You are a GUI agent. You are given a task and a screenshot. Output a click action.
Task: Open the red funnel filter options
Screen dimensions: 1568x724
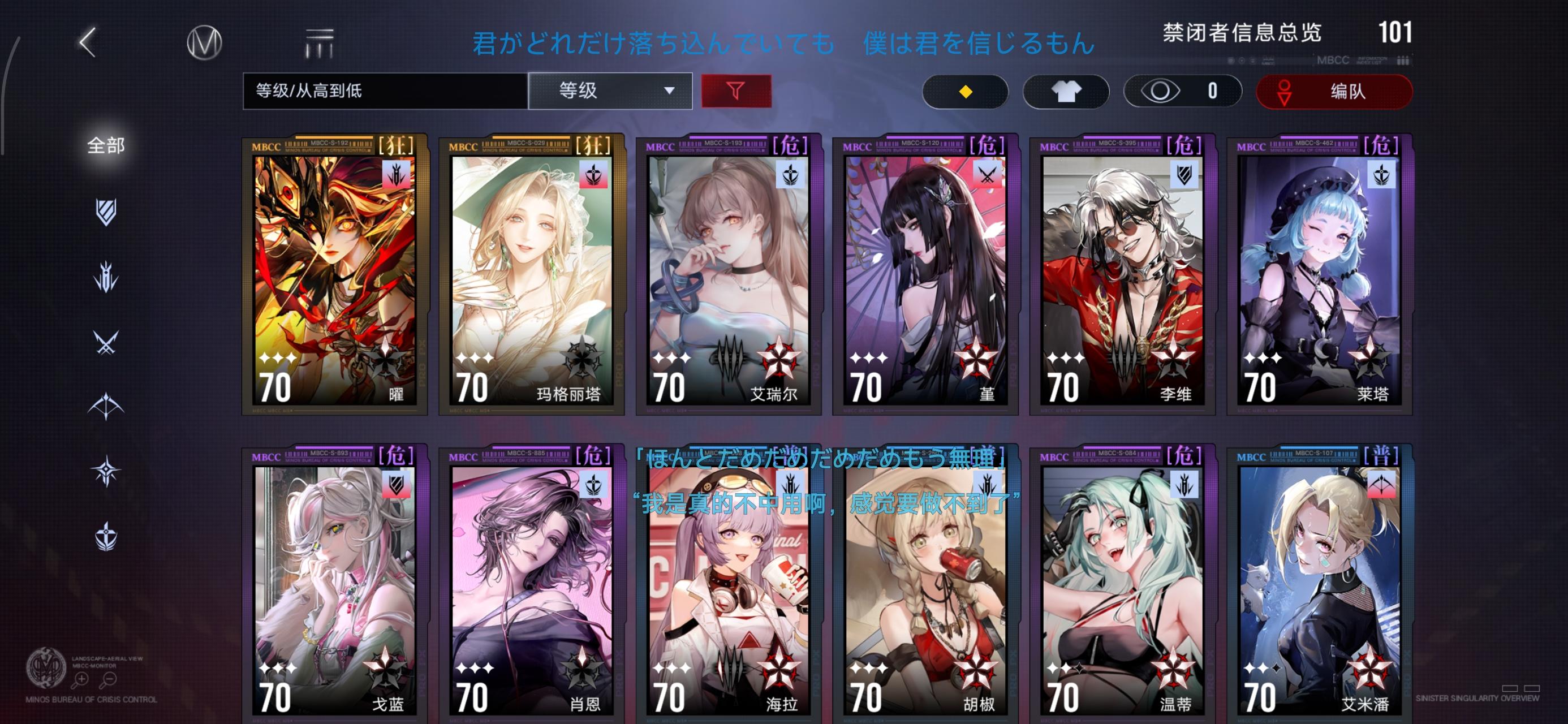click(x=737, y=90)
